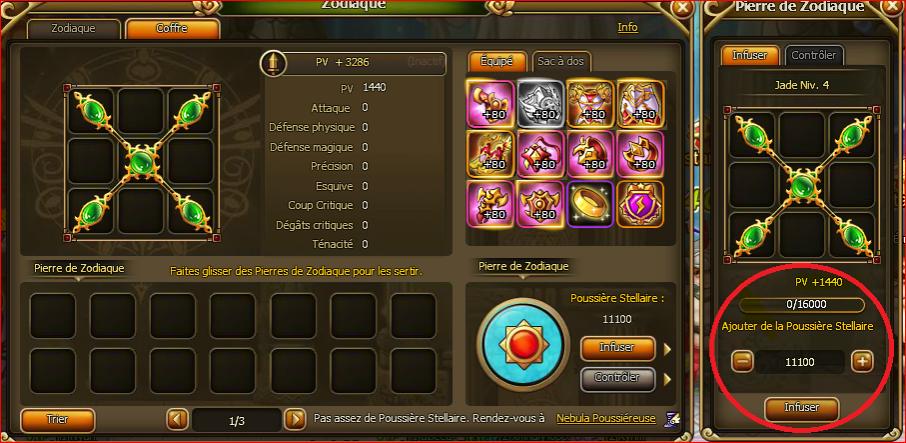Close the Pierre de Zodiaque window
The width and height of the screenshot is (906, 443).
[891, 7]
